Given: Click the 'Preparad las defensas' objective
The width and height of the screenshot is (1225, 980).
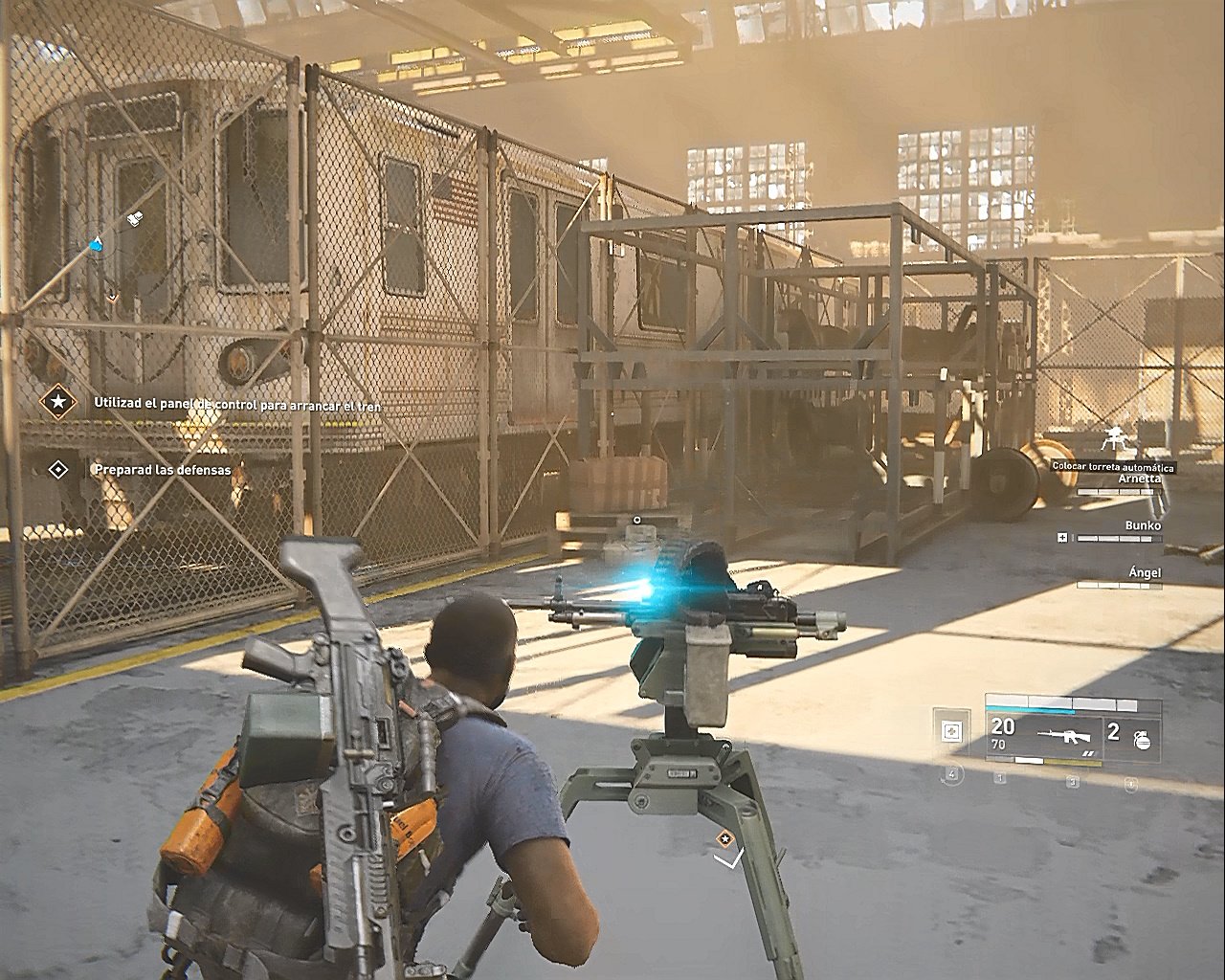Looking at the screenshot, I should click(162, 470).
